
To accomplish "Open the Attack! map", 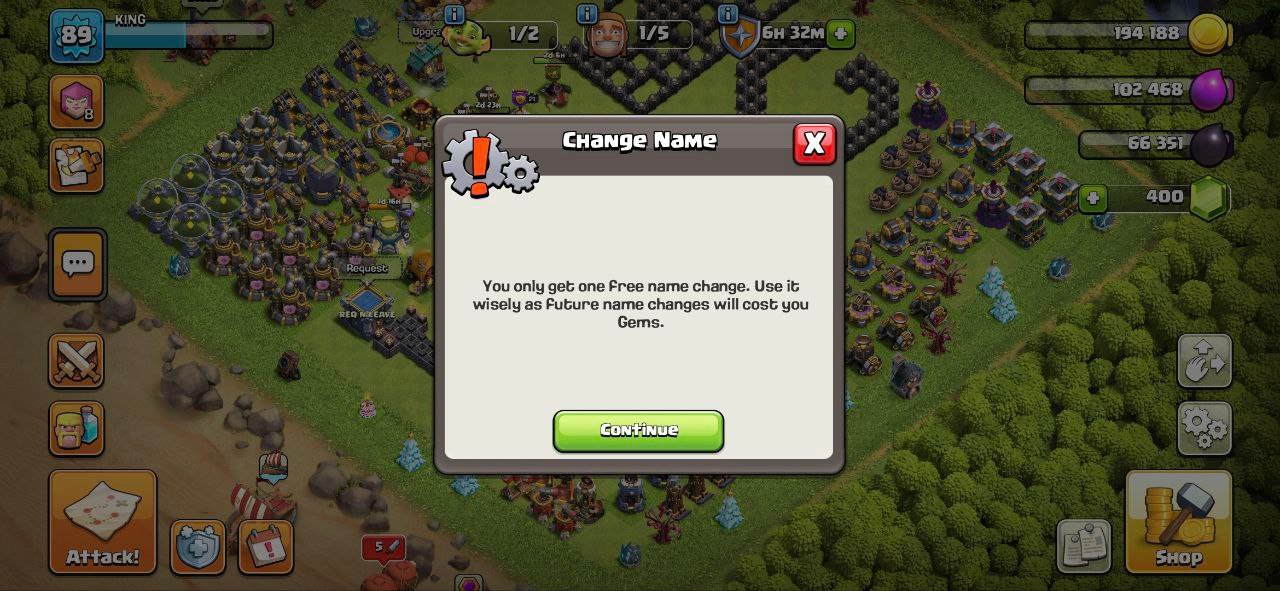I will pyautogui.click(x=103, y=521).
